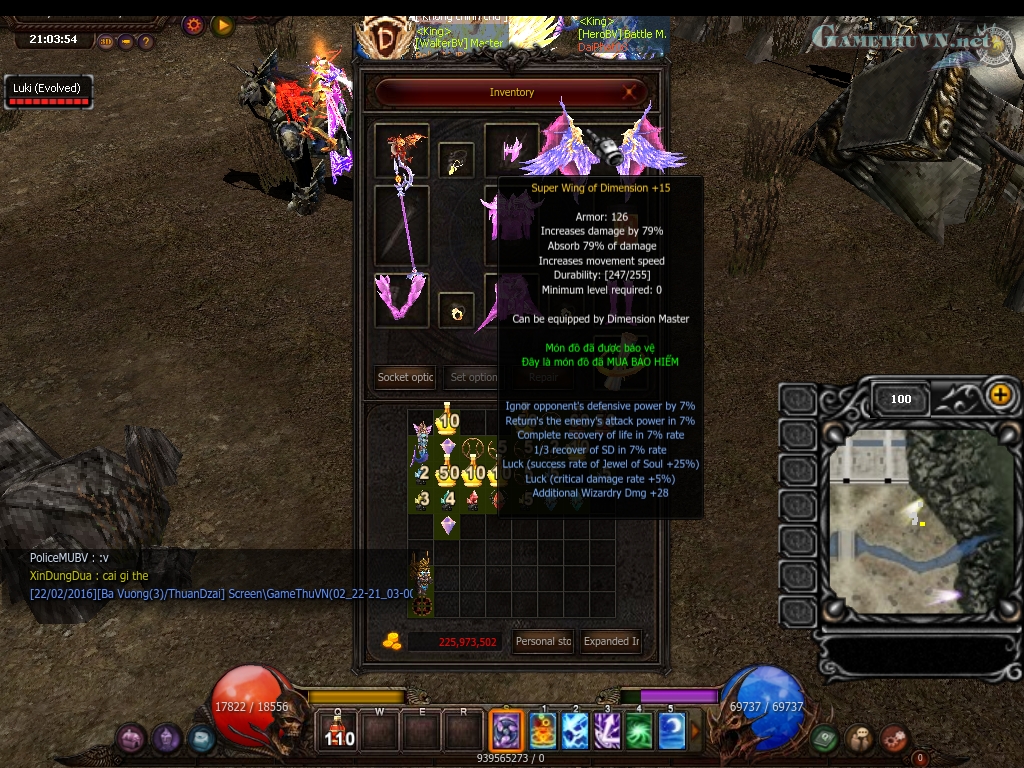The height and width of the screenshot is (768, 1024).
Task: Open the Socket option panel
Action: click(405, 377)
